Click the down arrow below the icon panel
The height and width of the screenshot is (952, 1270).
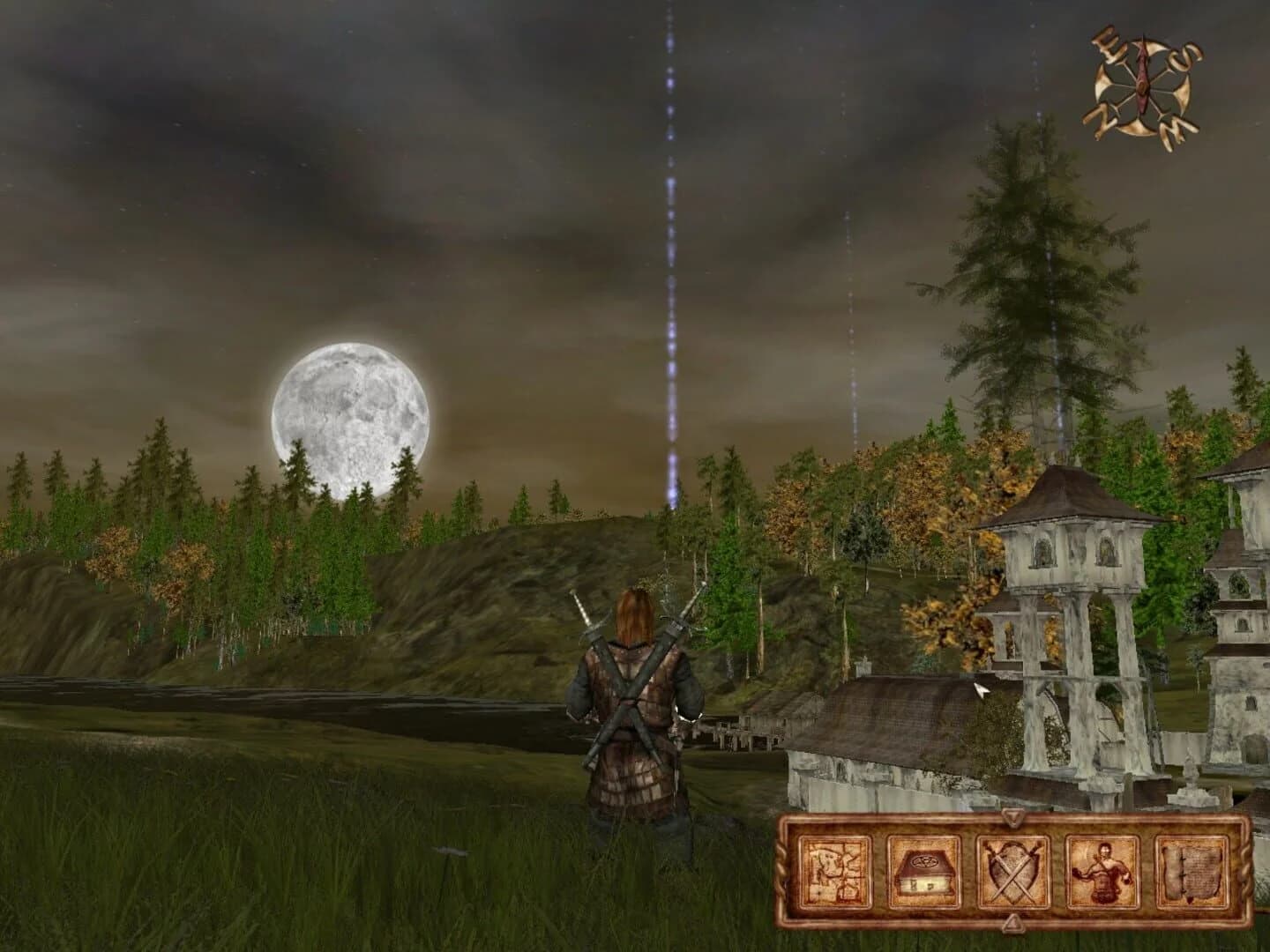[1012, 924]
